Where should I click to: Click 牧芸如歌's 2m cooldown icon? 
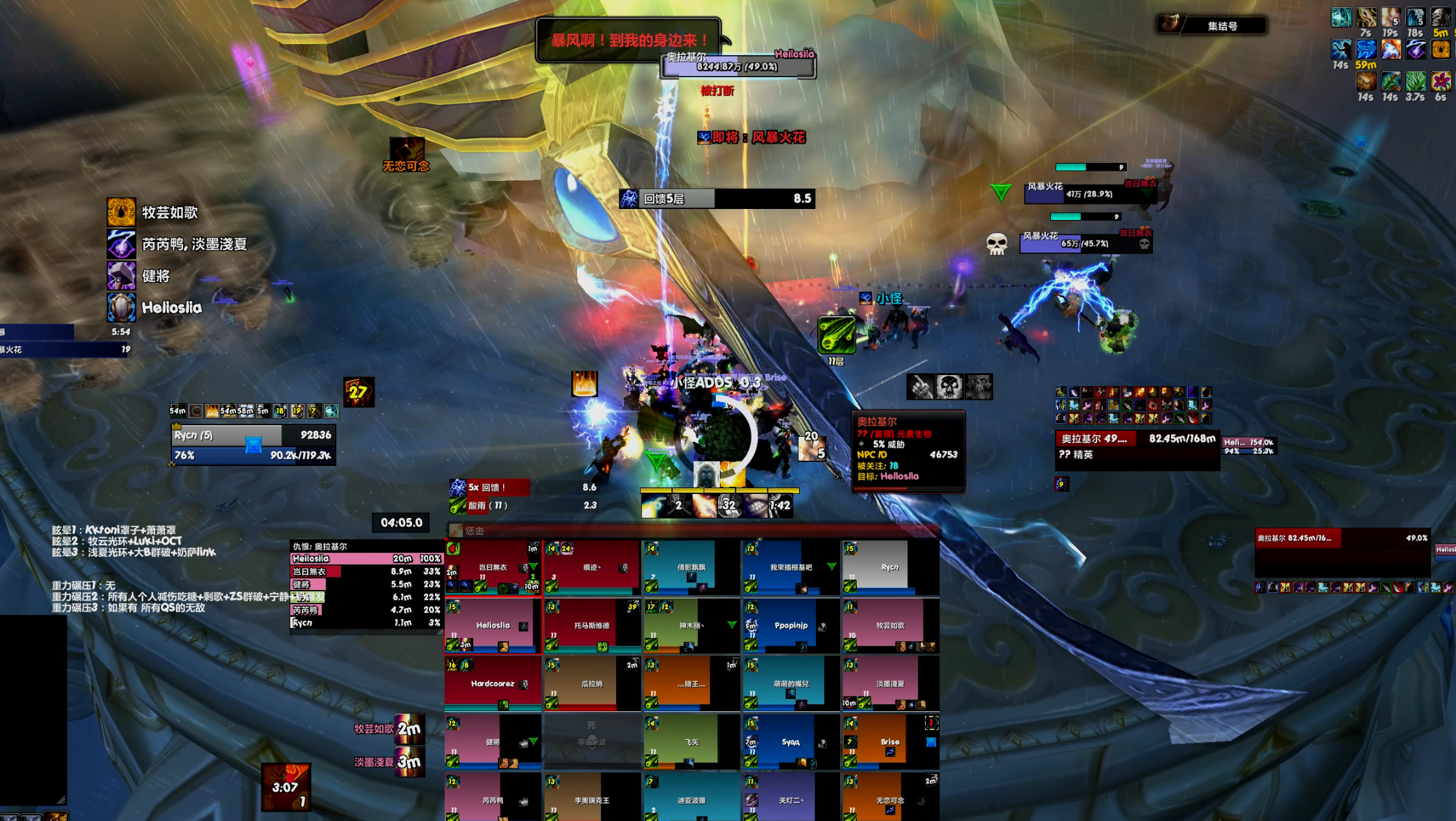tap(410, 729)
